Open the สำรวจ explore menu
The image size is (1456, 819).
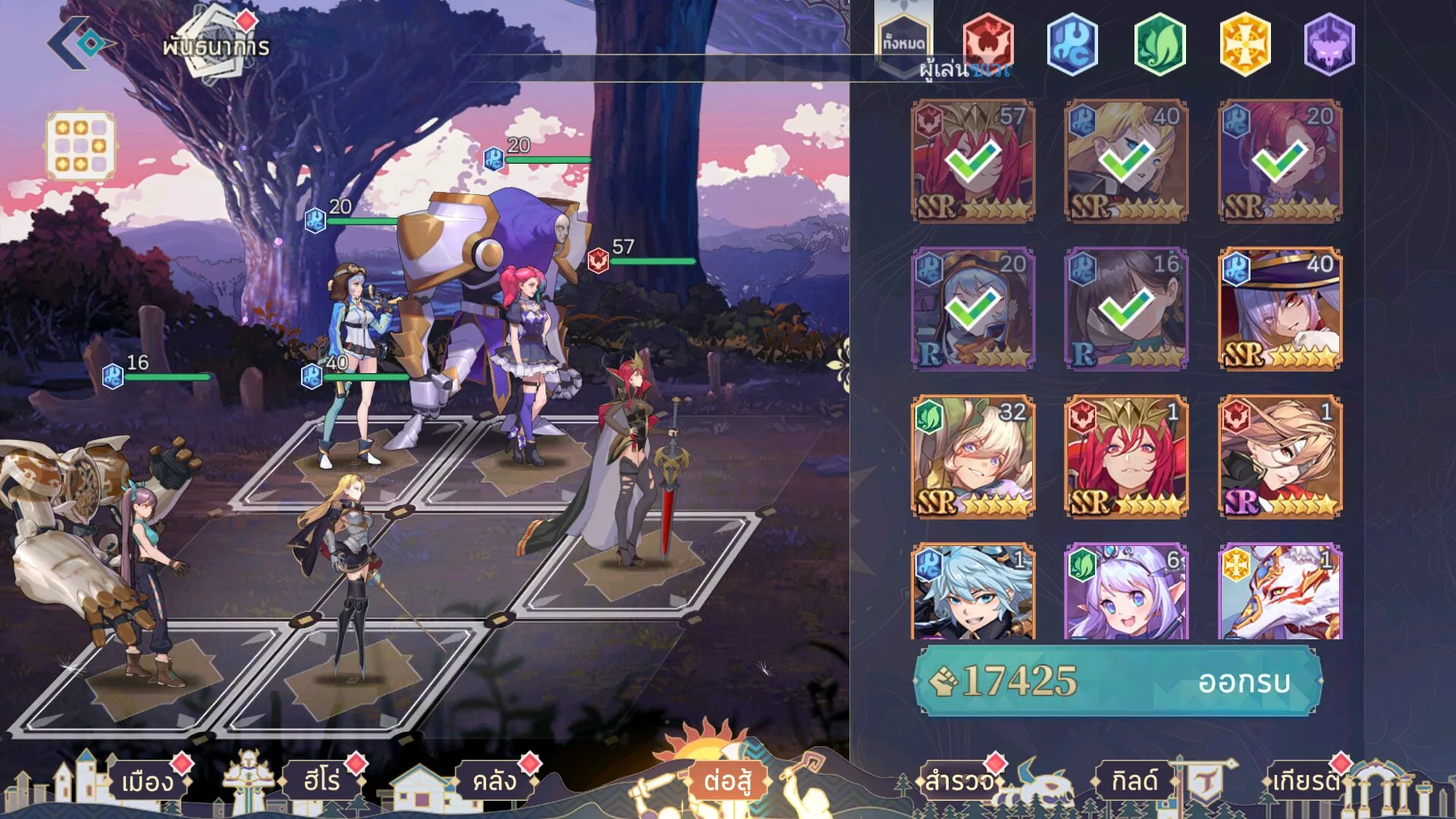coord(959,781)
